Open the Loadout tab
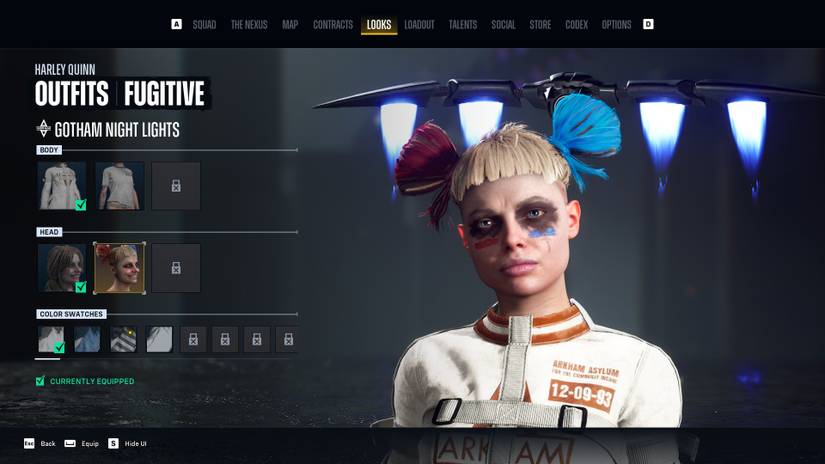The width and height of the screenshot is (825, 464). click(419, 24)
